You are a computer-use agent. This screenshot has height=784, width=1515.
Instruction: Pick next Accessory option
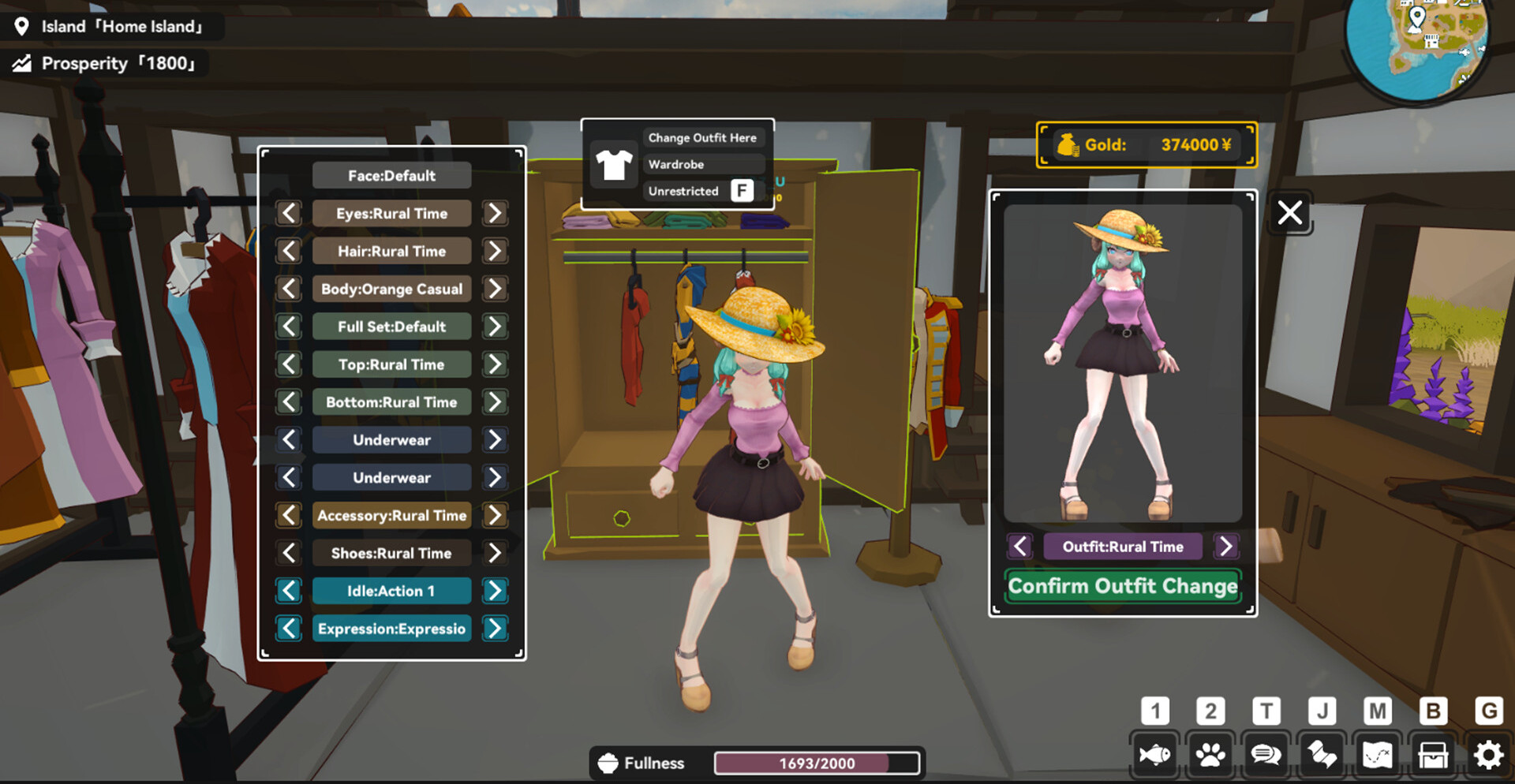pos(495,515)
